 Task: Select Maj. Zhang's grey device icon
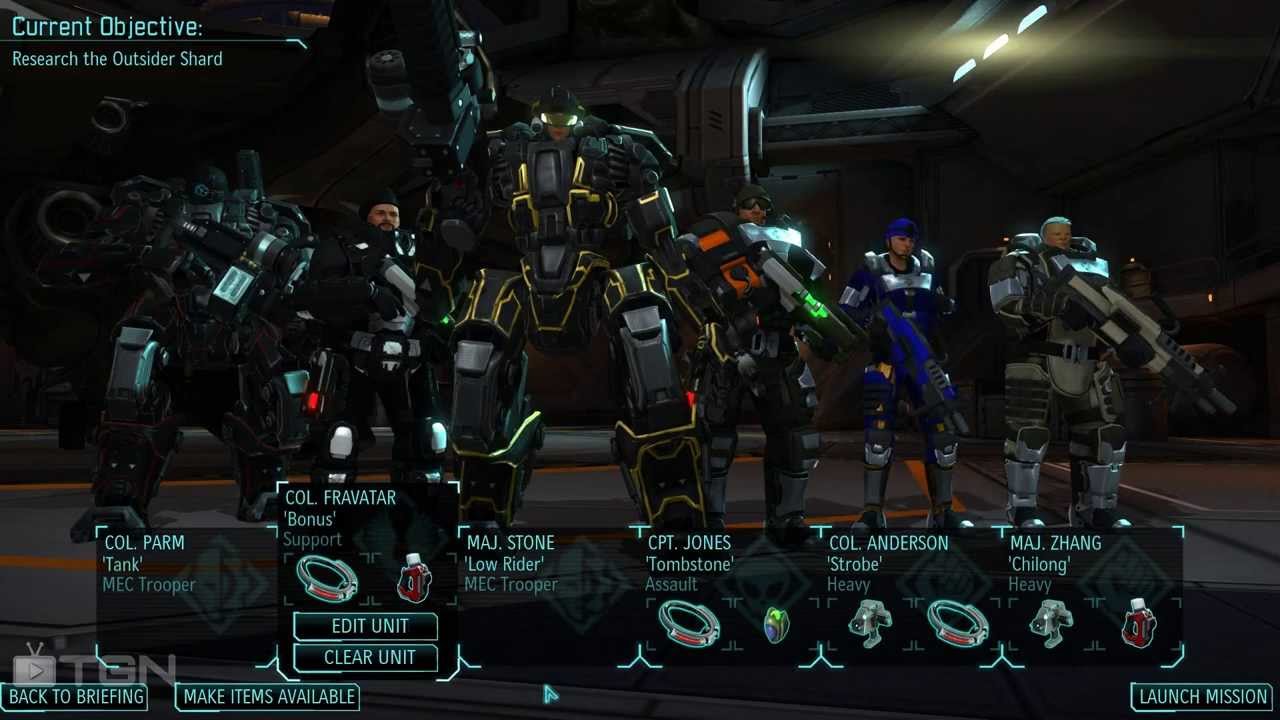pyautogui.click(x=1051, y=623)
